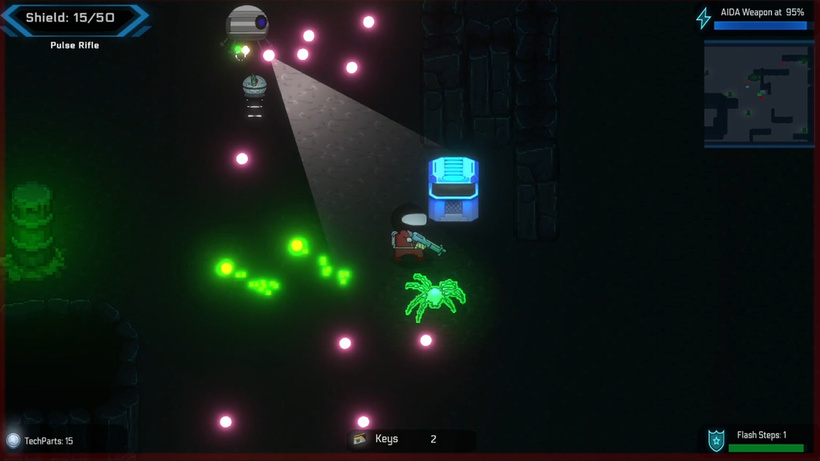
Task: Open the minimap in the corner
Action: click(758, 94)
